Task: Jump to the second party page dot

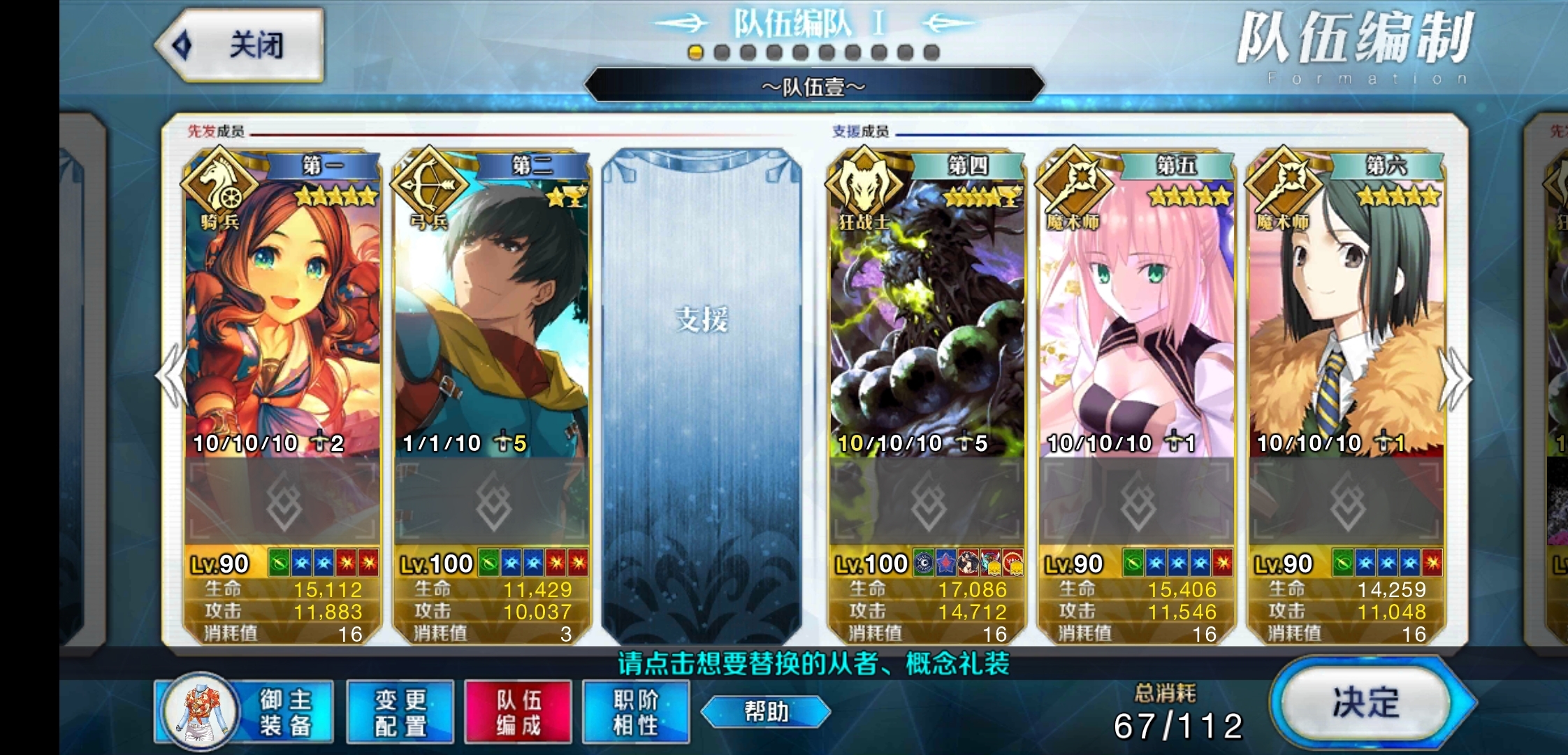Action: [x=722, y=52]
